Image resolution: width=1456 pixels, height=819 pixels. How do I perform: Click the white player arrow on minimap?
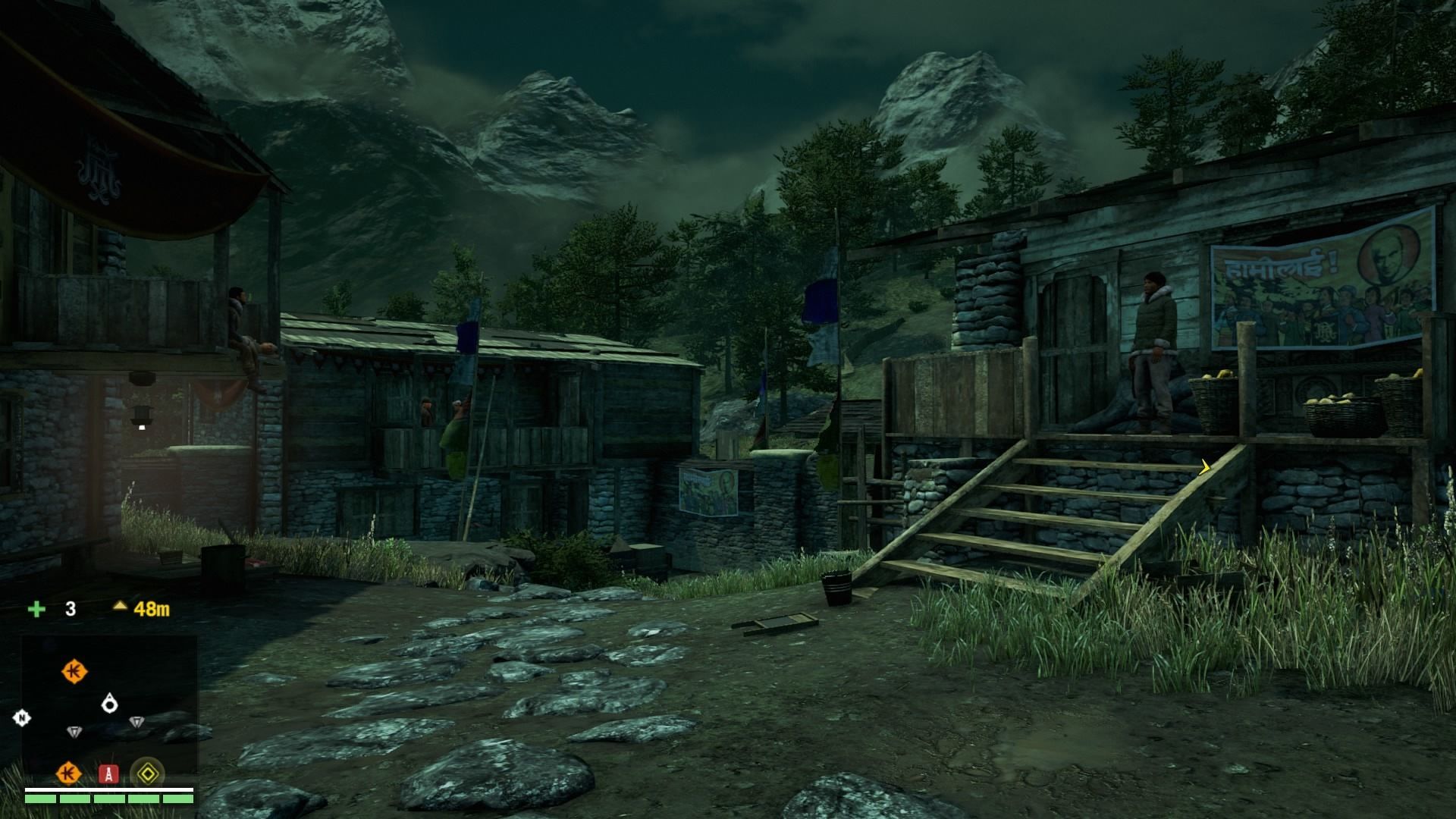click(110, 703)
